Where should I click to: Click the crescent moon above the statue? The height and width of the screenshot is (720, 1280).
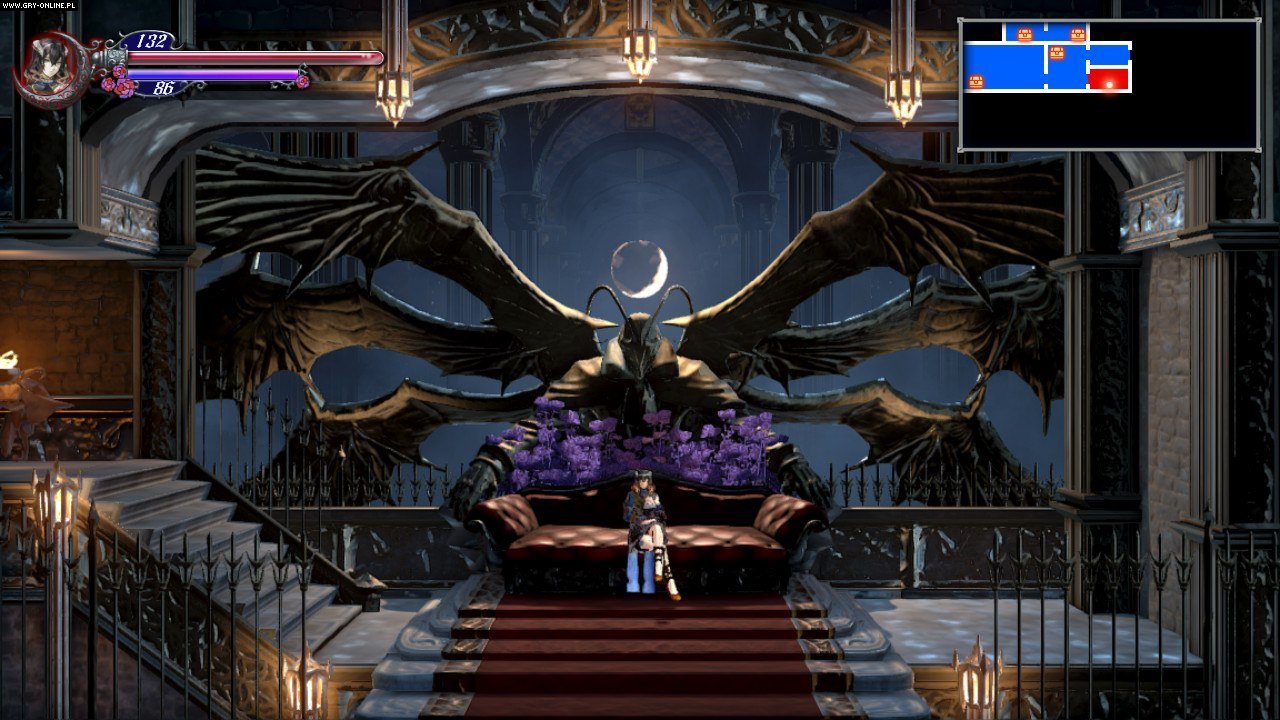point(638,265)
